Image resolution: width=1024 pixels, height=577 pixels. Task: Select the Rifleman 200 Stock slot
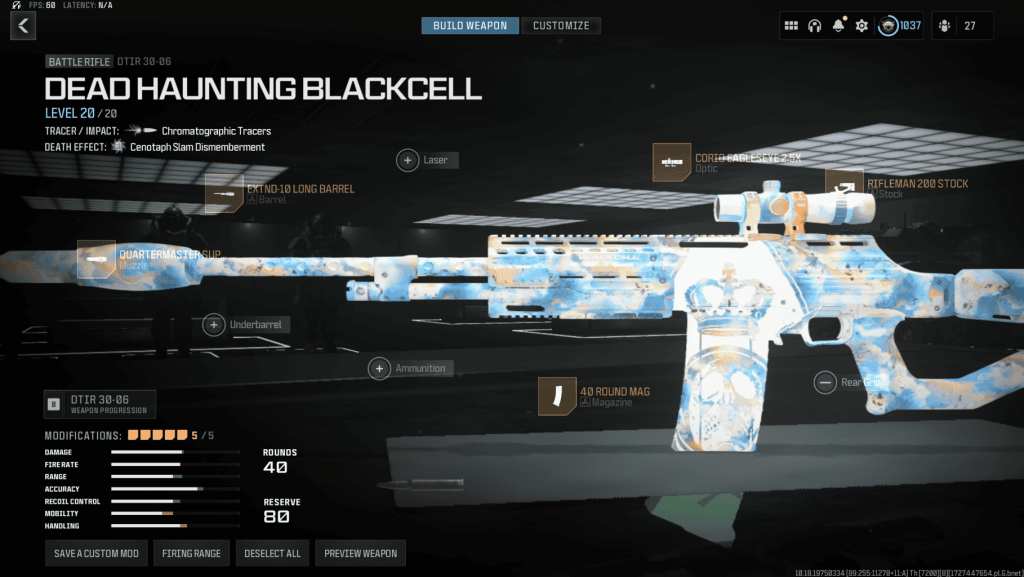pos(844,187)
